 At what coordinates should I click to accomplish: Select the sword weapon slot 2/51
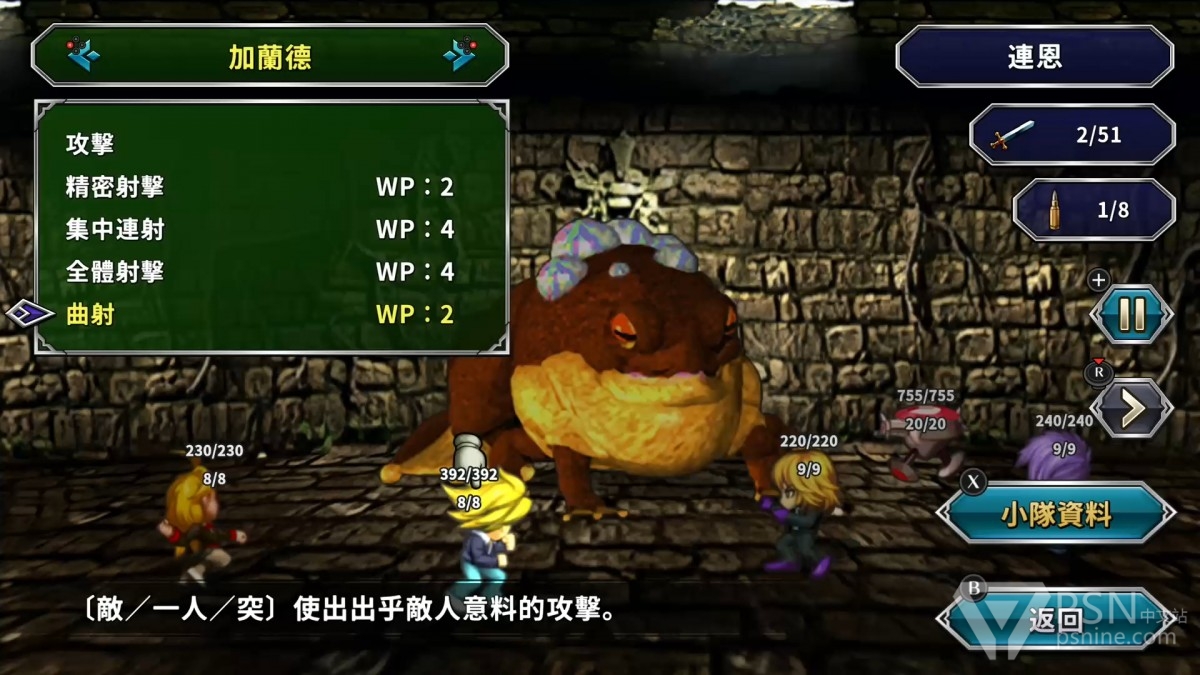1072,135
